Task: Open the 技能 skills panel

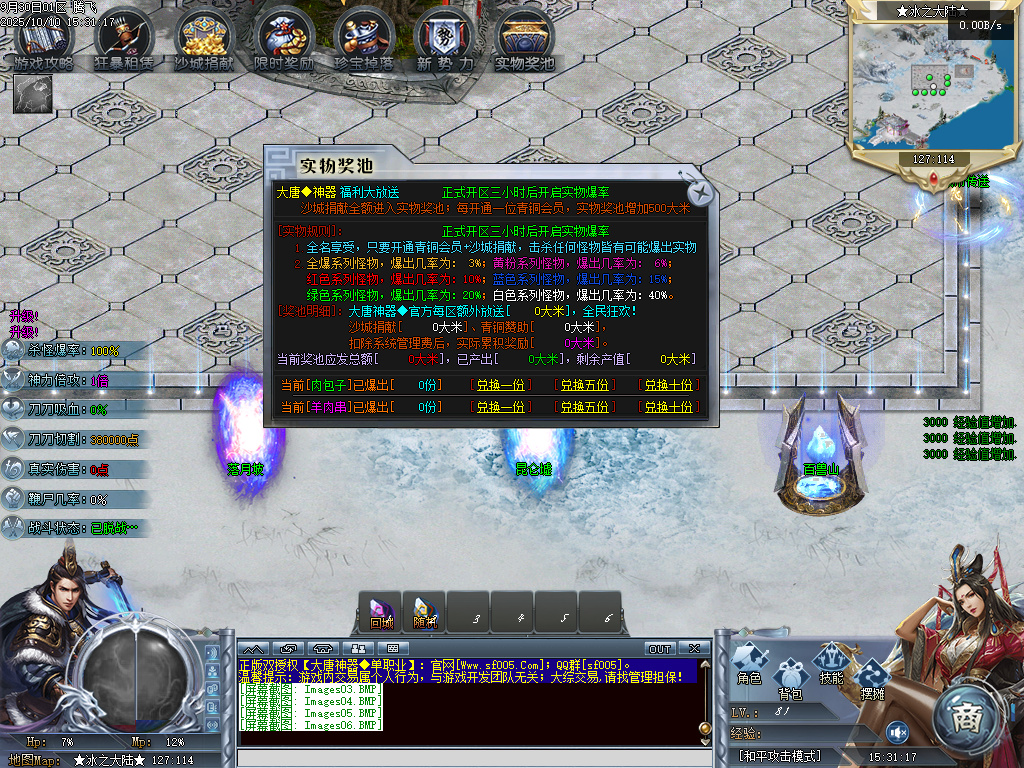Action: (831, 664)
